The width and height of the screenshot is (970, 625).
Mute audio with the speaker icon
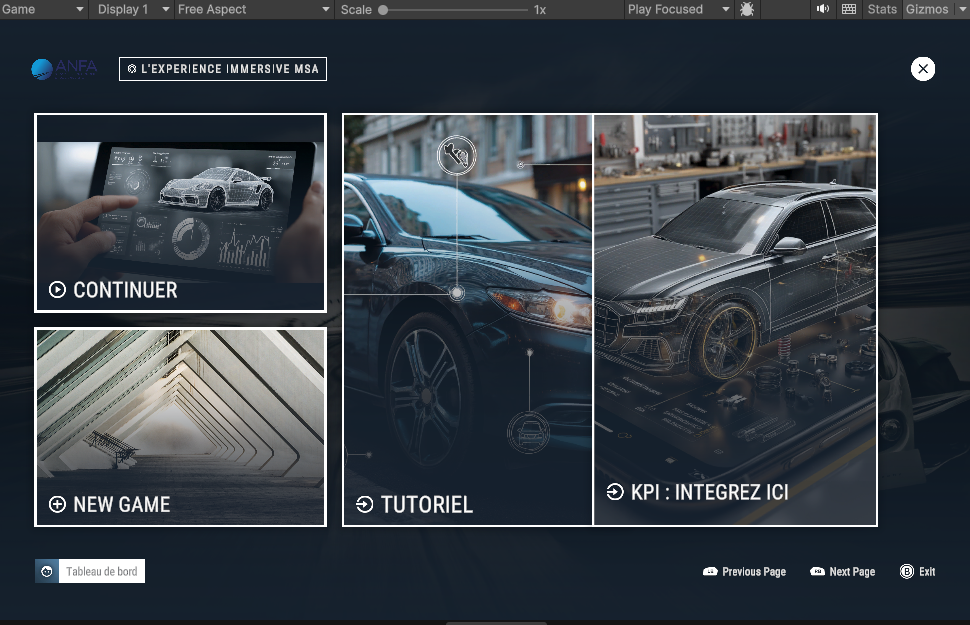coord(823,9)
